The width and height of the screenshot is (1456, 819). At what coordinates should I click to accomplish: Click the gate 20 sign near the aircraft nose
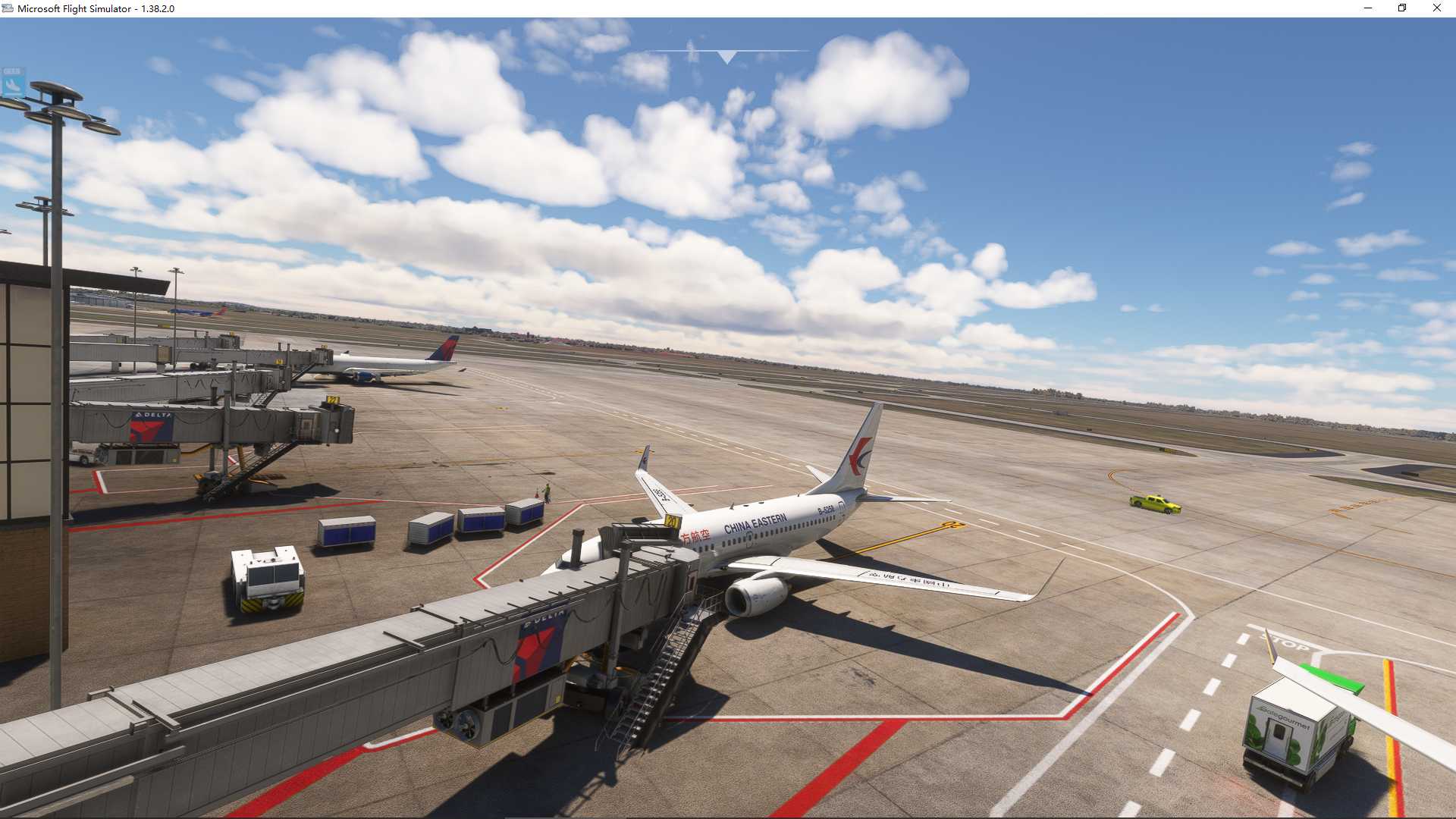[670, 522]
